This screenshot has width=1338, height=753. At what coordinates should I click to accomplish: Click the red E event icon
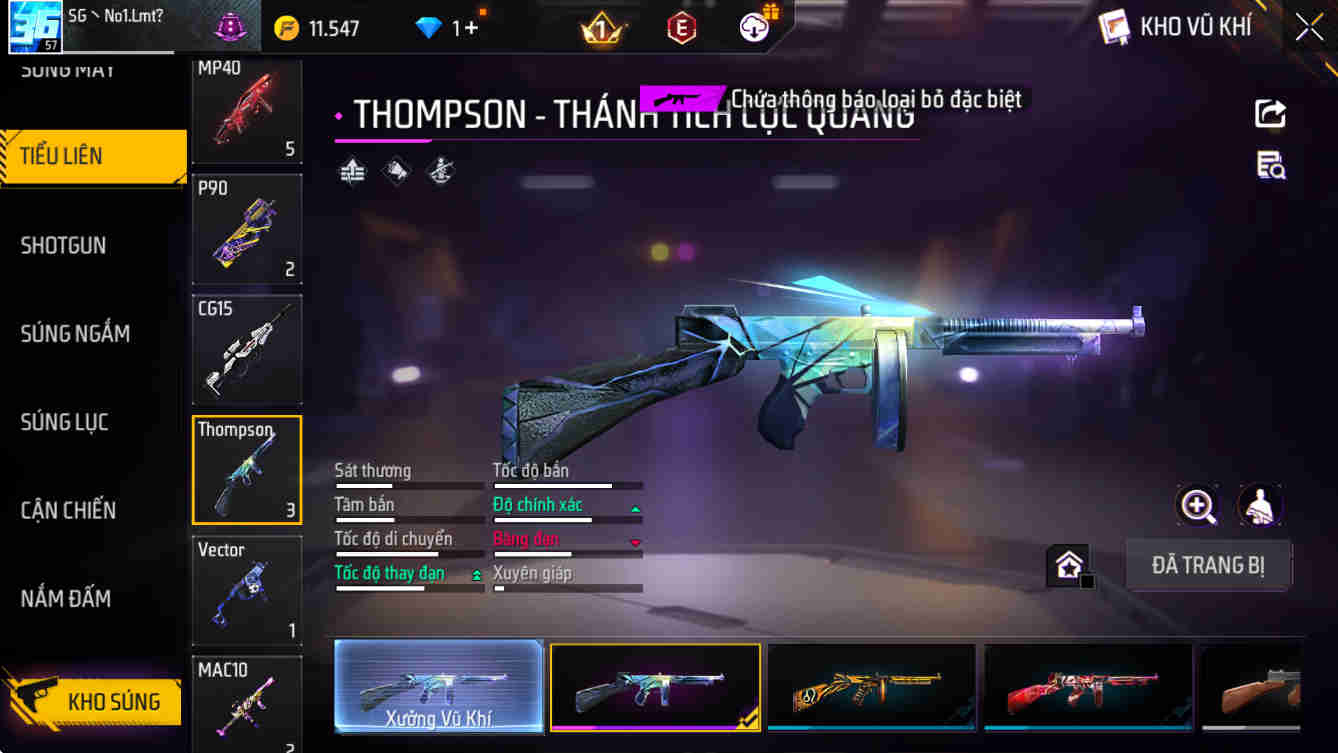pos(682,27)
